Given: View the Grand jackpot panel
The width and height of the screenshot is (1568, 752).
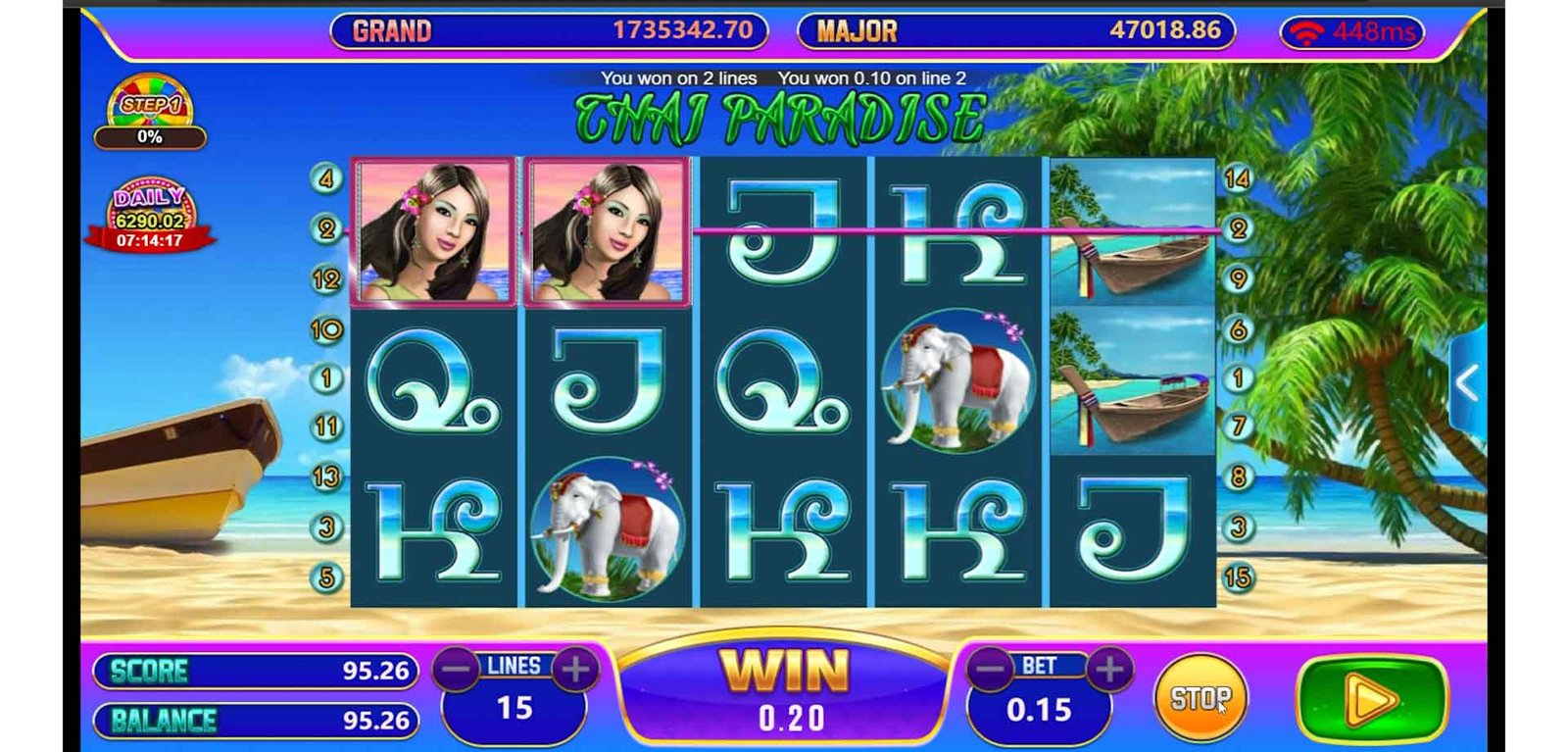Looking at the screenshot, I should coord(549,31).
